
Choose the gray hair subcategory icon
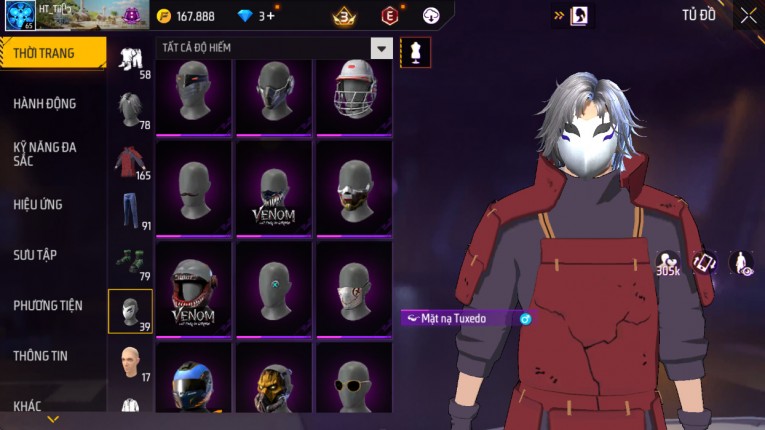(129, 108)
